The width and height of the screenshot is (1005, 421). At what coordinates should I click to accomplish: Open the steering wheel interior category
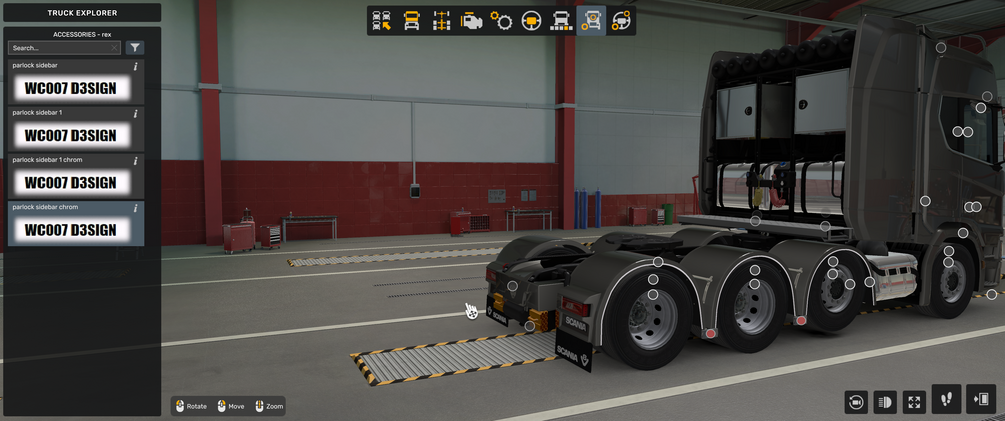coord(531,20)
